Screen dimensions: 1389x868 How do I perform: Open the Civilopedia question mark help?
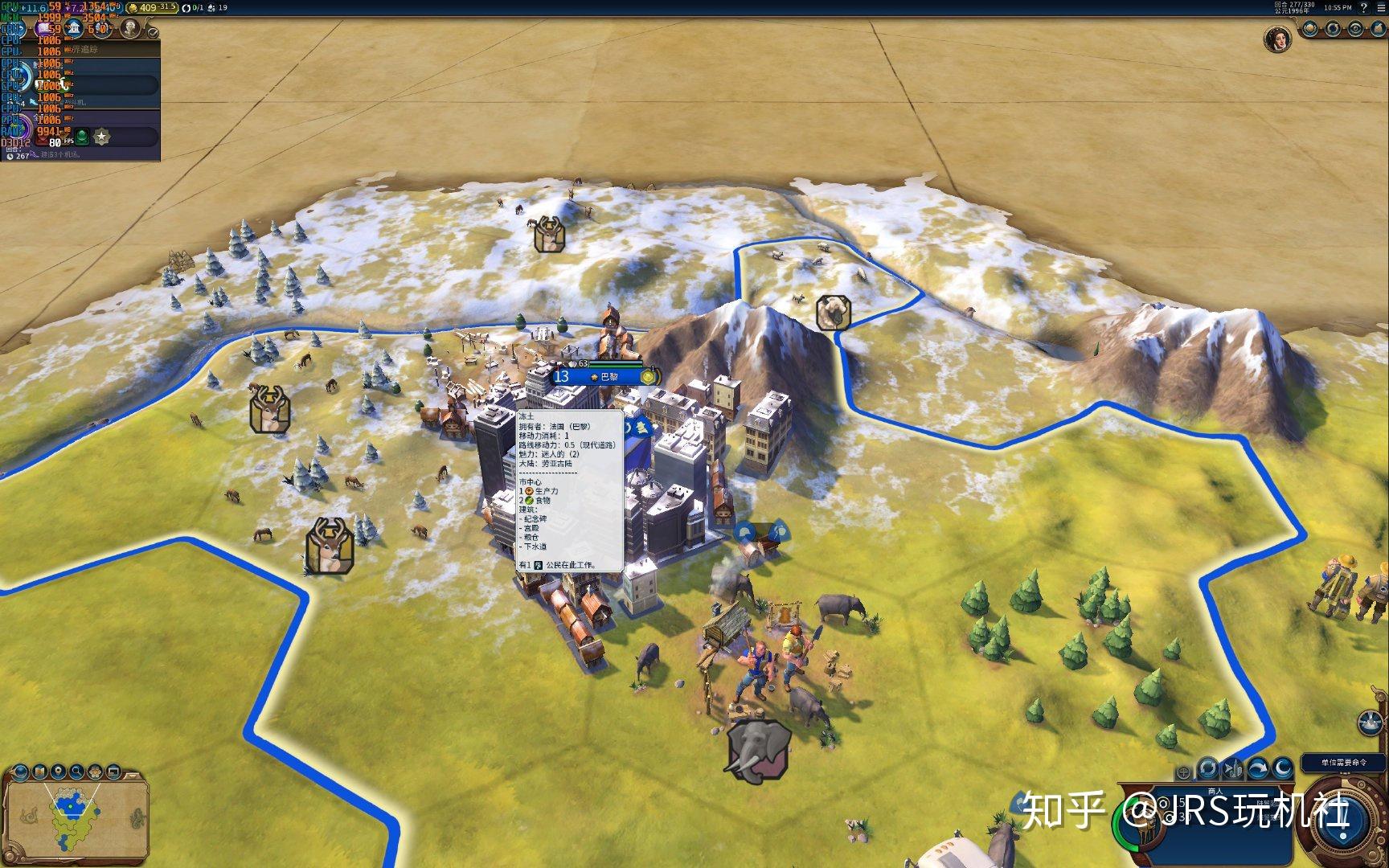[1363, 7]
